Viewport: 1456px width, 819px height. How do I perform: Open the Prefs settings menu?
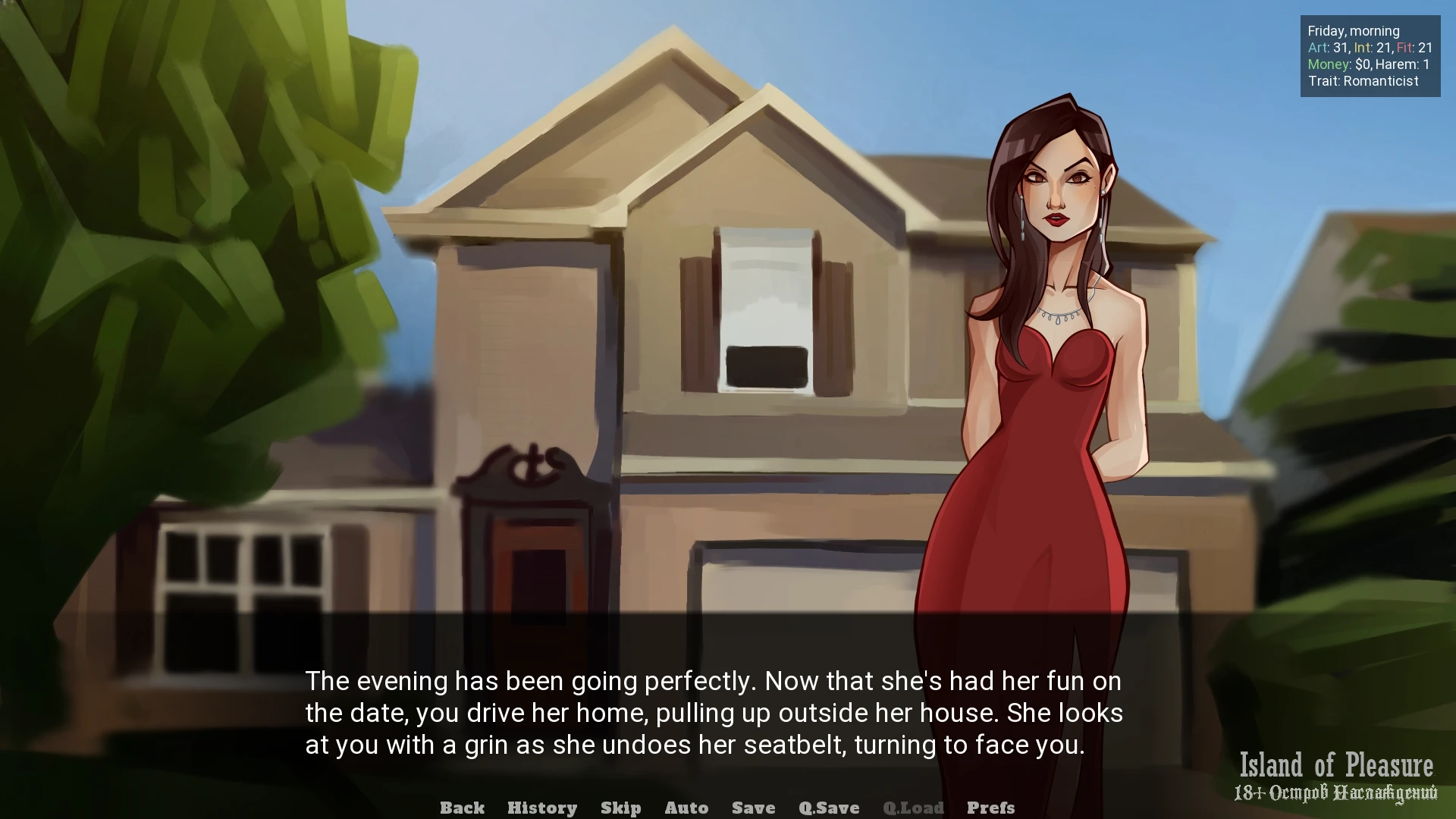point(990,808)
